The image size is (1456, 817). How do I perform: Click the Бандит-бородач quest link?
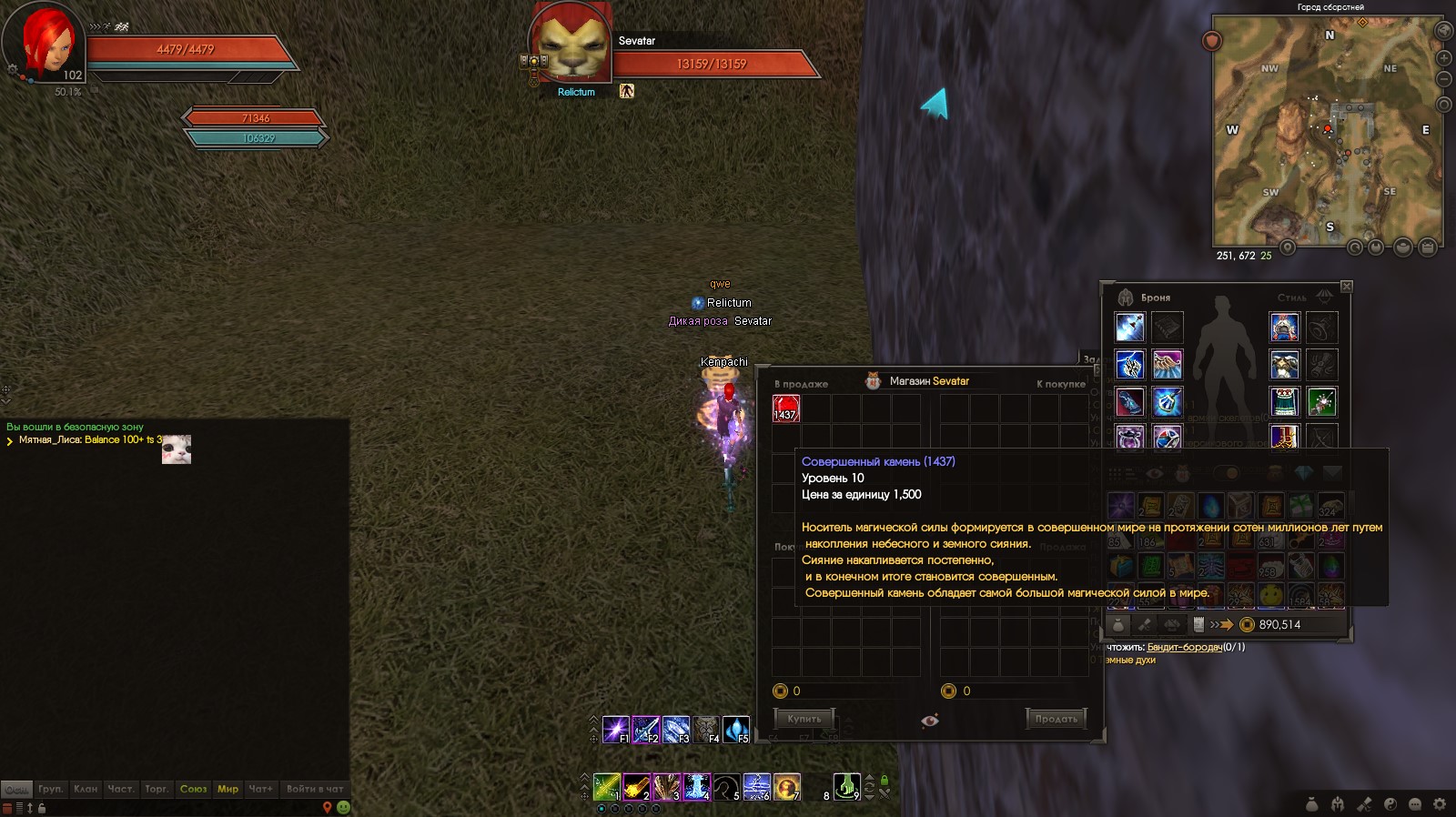(1184, 647)
